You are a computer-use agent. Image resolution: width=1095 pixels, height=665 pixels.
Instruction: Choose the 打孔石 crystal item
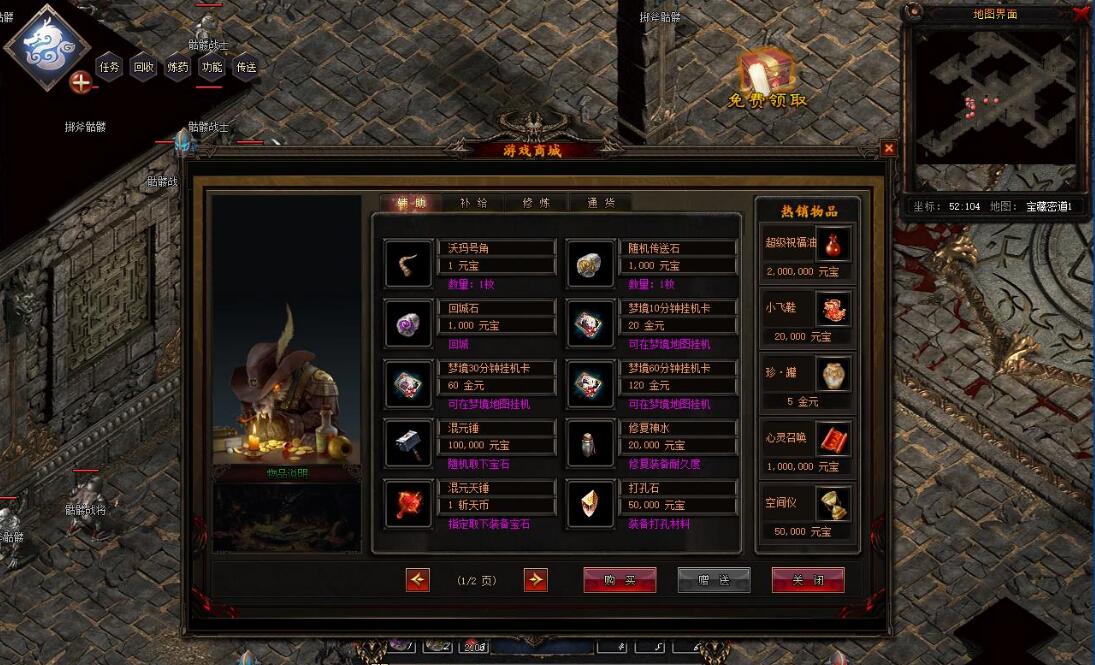click(x=590, y=504)
